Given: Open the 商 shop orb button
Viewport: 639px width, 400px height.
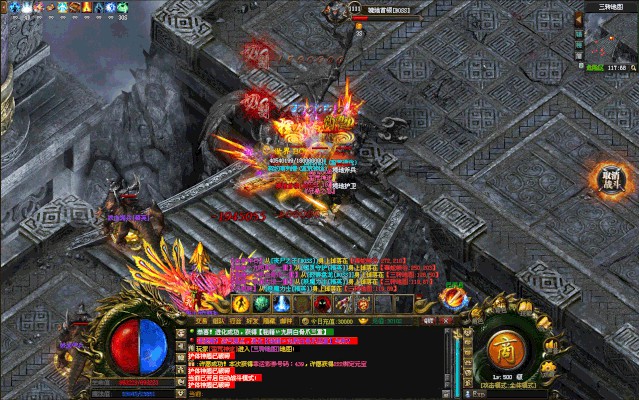Looking at the screenshot, I should click(505, 350).
